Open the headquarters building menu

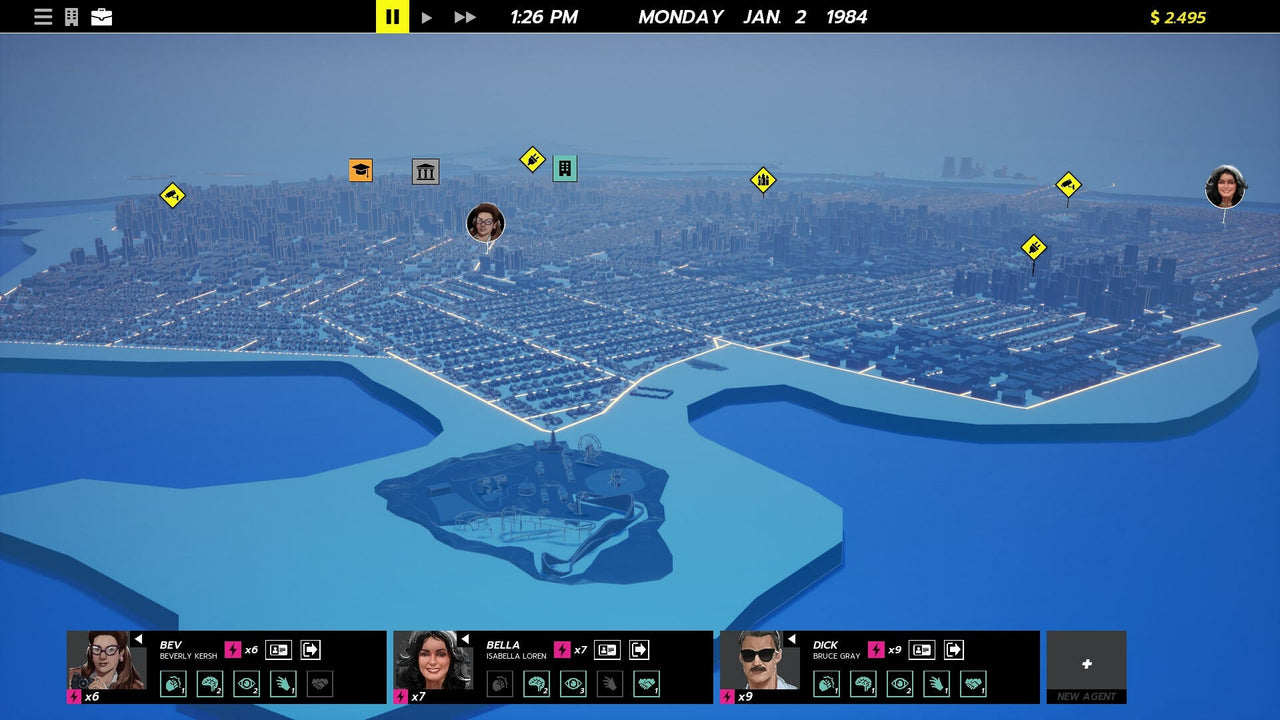tap(70, 16)
